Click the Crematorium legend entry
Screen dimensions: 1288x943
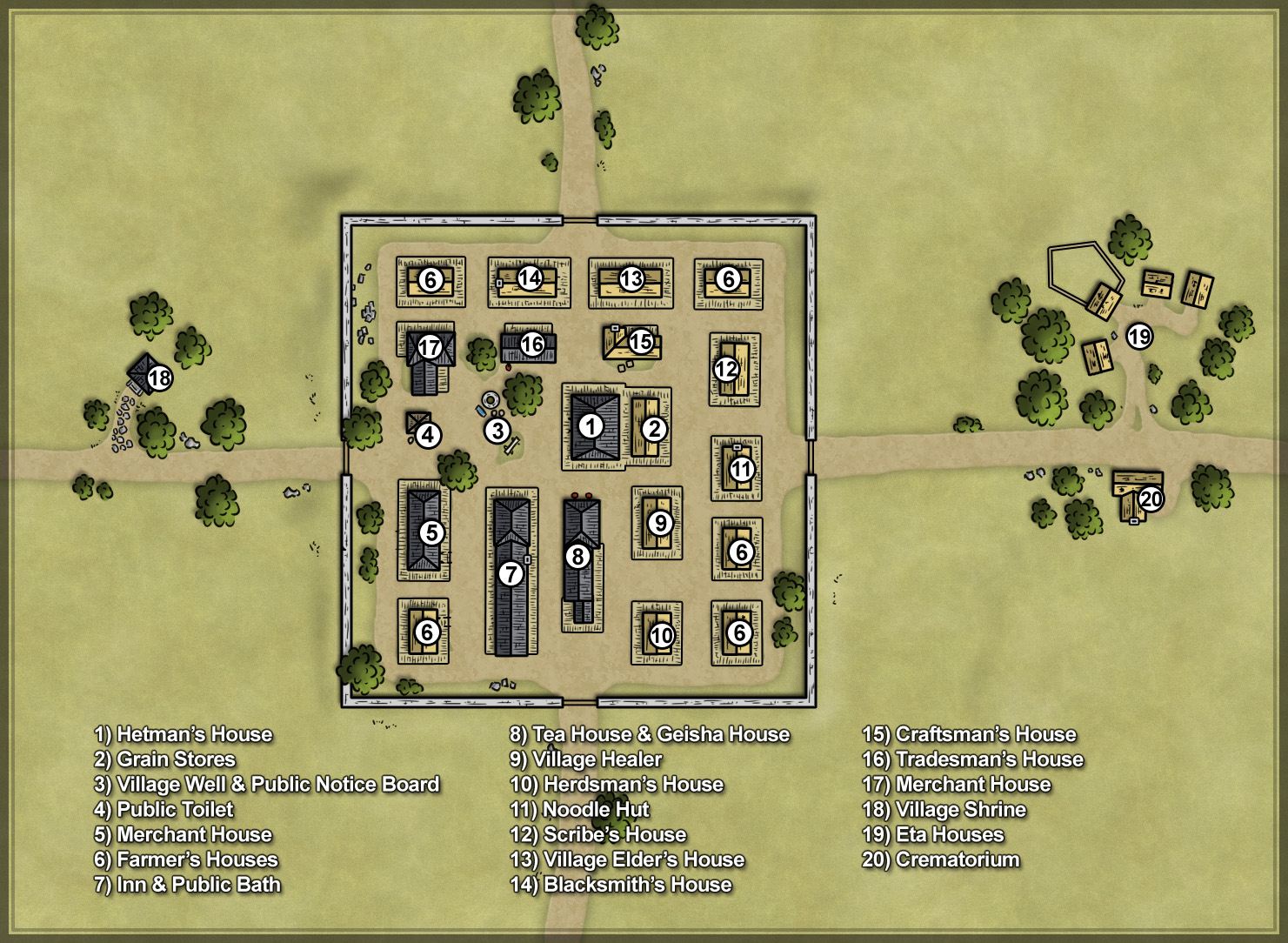[940, 859]
